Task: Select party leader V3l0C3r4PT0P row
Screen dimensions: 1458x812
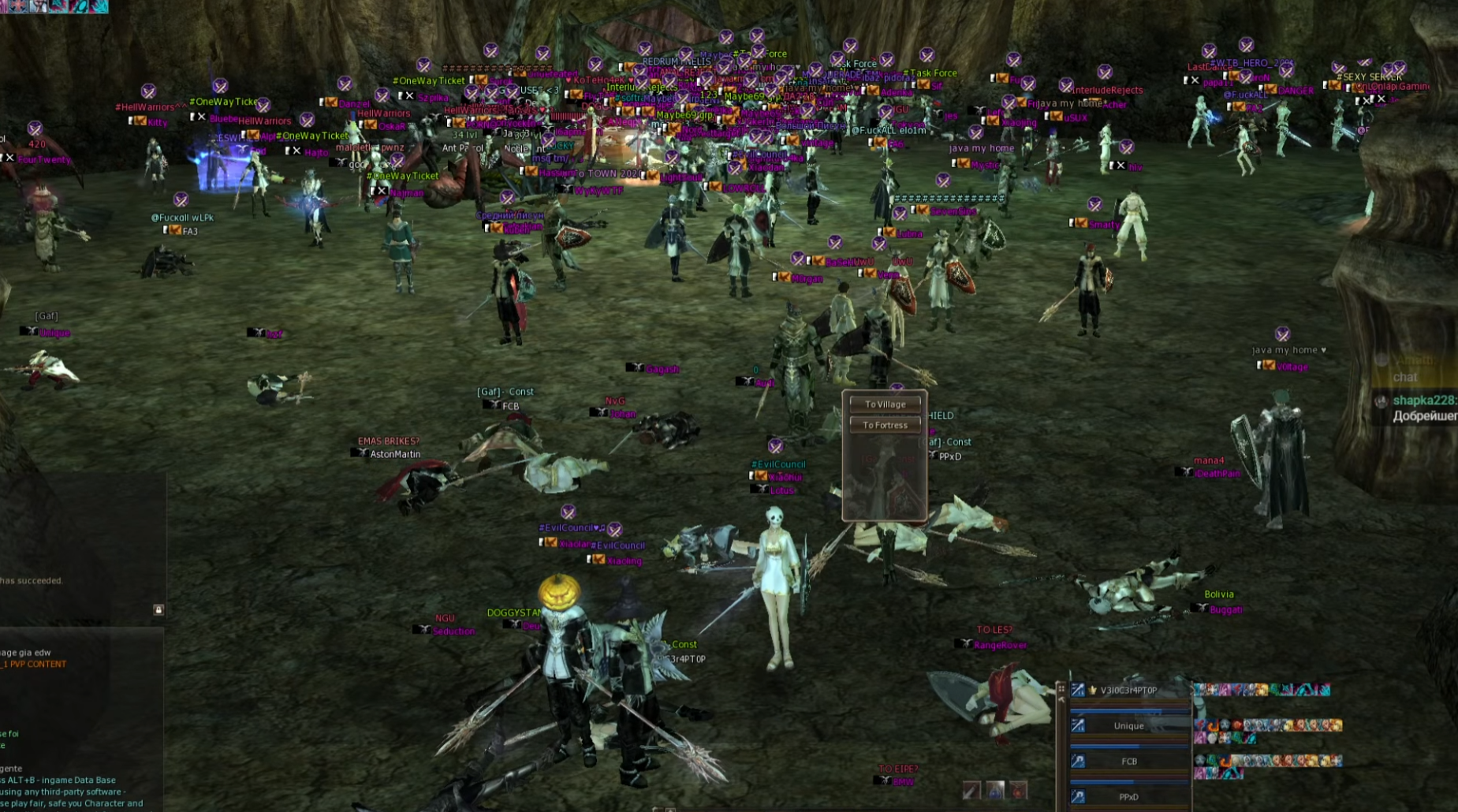Action: pyautogui.click(x=1128, y=691)
